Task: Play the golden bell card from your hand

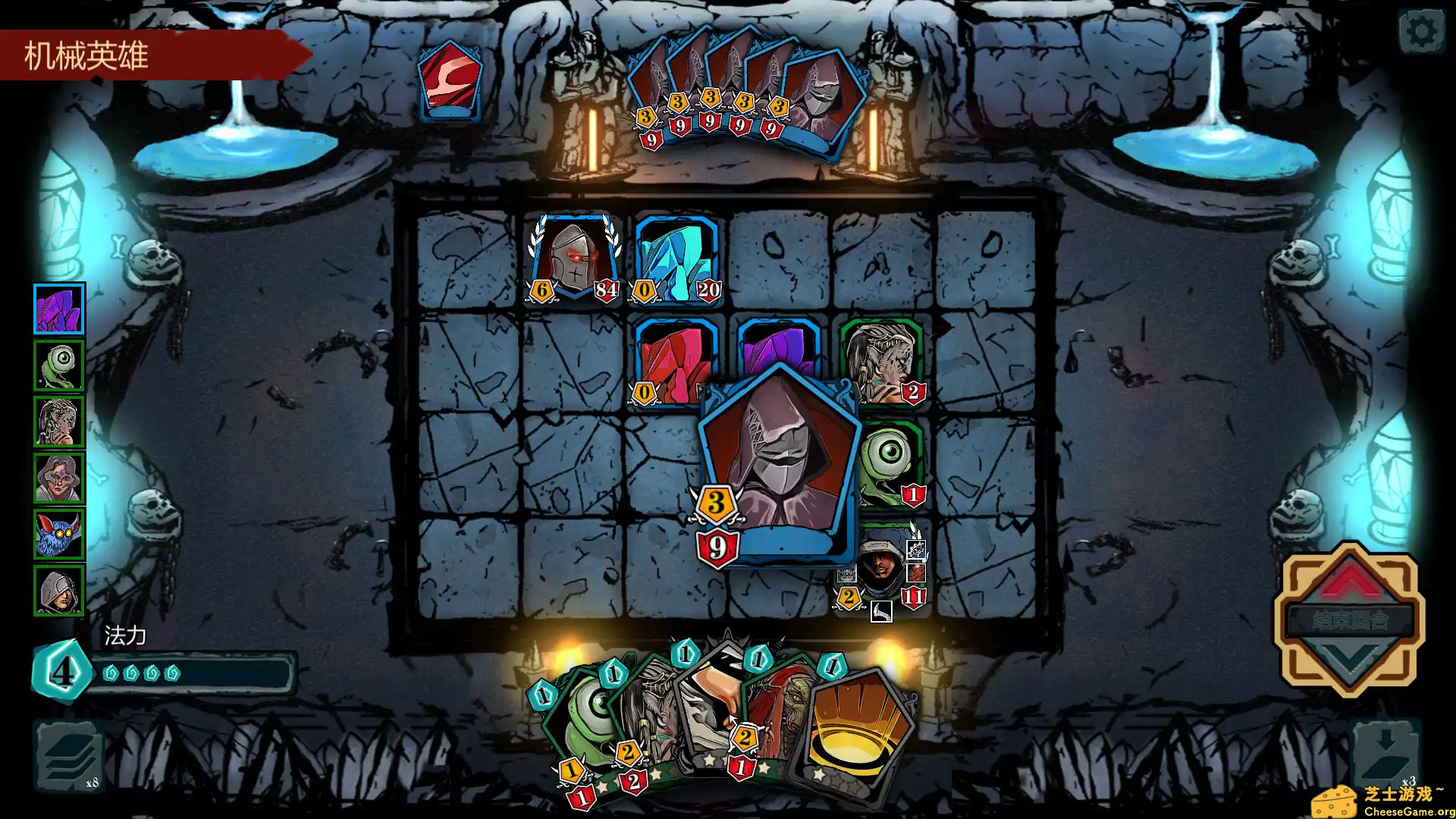Action: [x=857, y=732]
